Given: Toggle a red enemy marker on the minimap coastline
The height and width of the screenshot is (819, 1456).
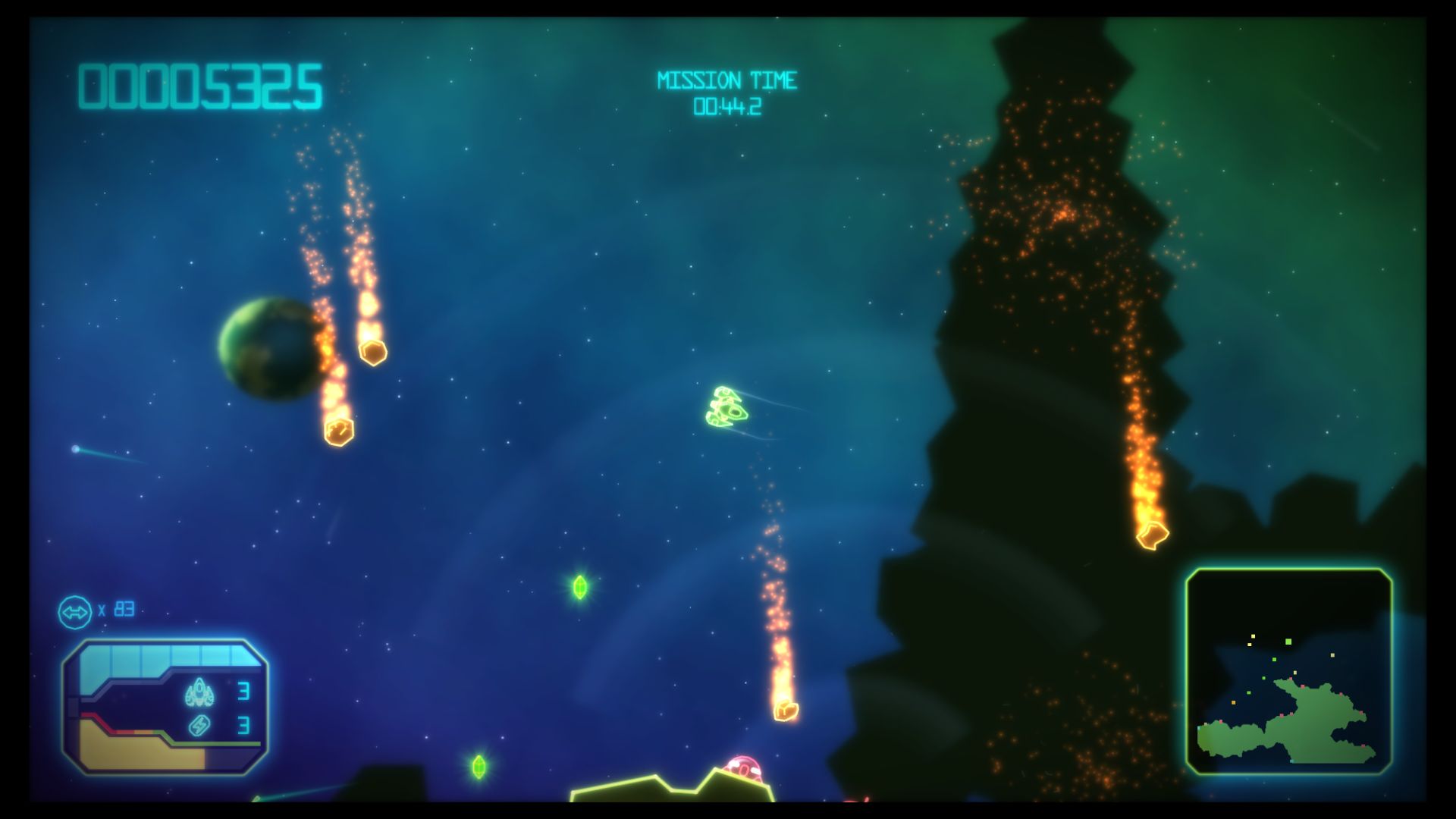Looking at the screenshot, I should point(1302,686).
